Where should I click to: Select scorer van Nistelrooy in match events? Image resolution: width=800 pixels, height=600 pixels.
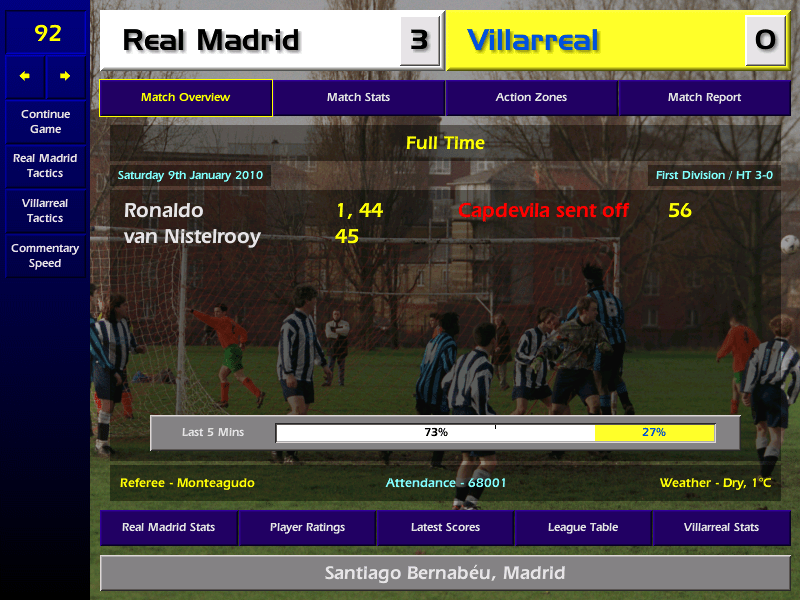coord(192,237)
